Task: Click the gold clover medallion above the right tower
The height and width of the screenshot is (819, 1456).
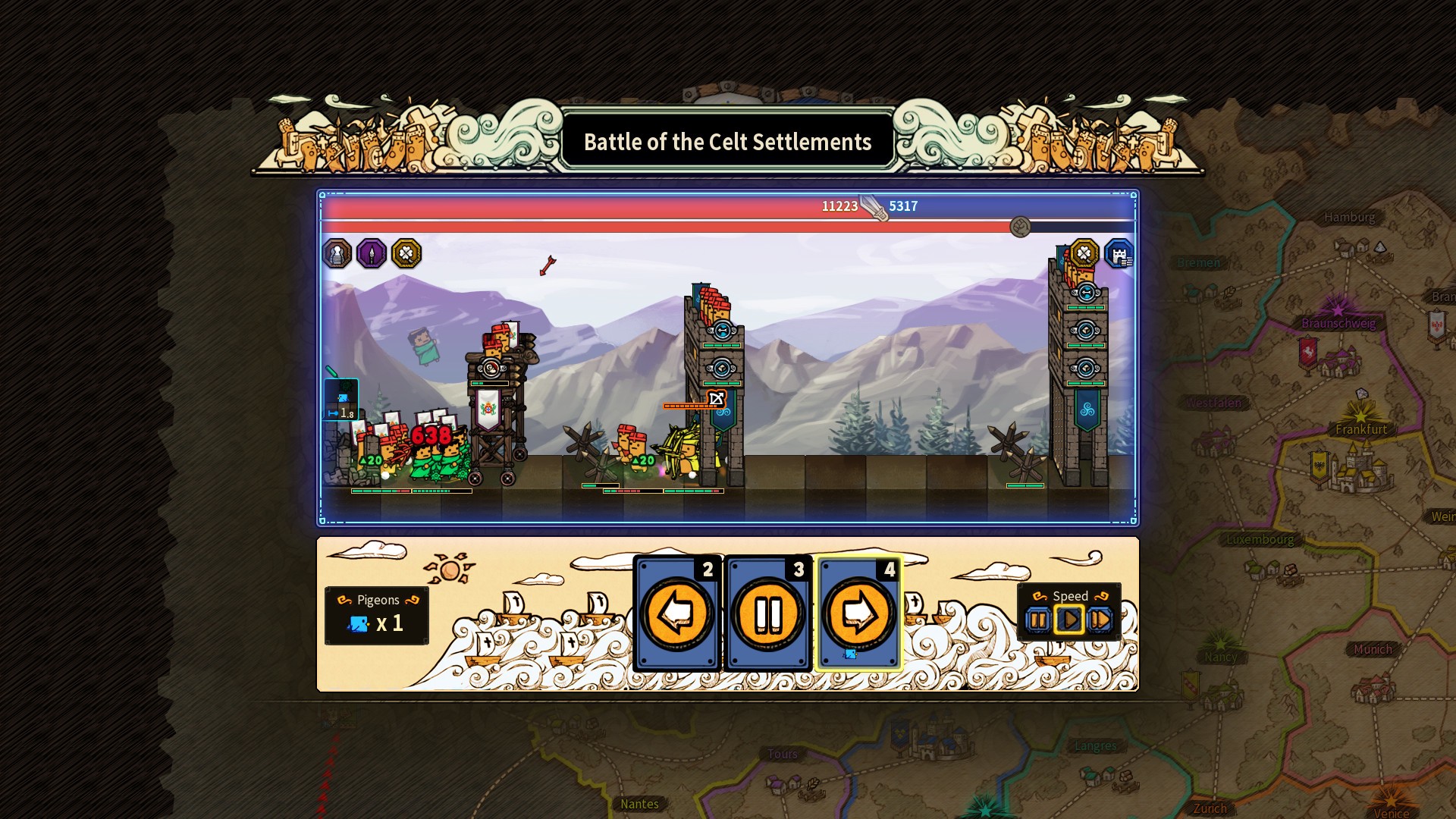Action: pos(1083,253)
